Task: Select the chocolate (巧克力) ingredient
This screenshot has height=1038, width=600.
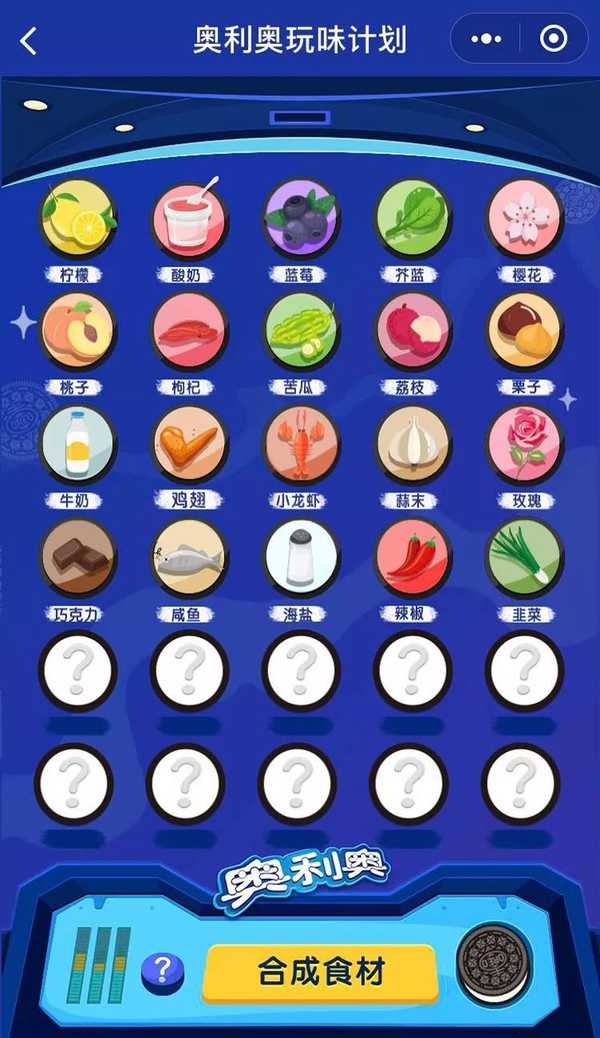Action: [x=78, y=557]
